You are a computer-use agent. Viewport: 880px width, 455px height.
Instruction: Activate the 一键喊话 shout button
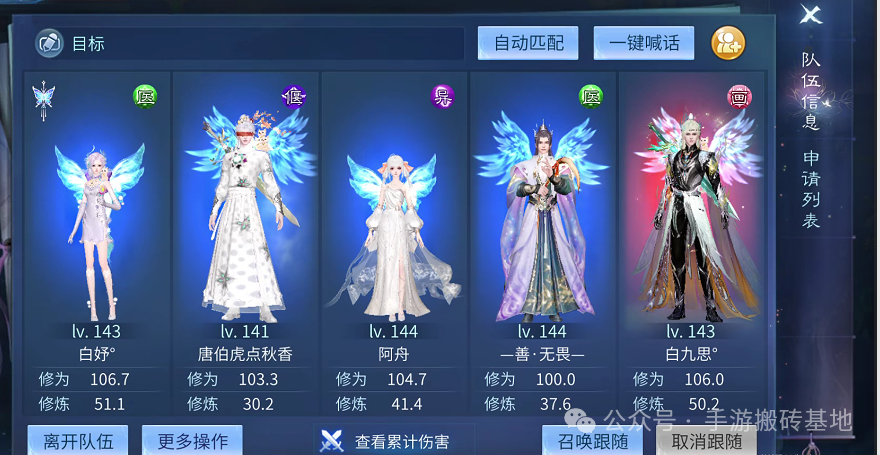click(x=643, y=43)
